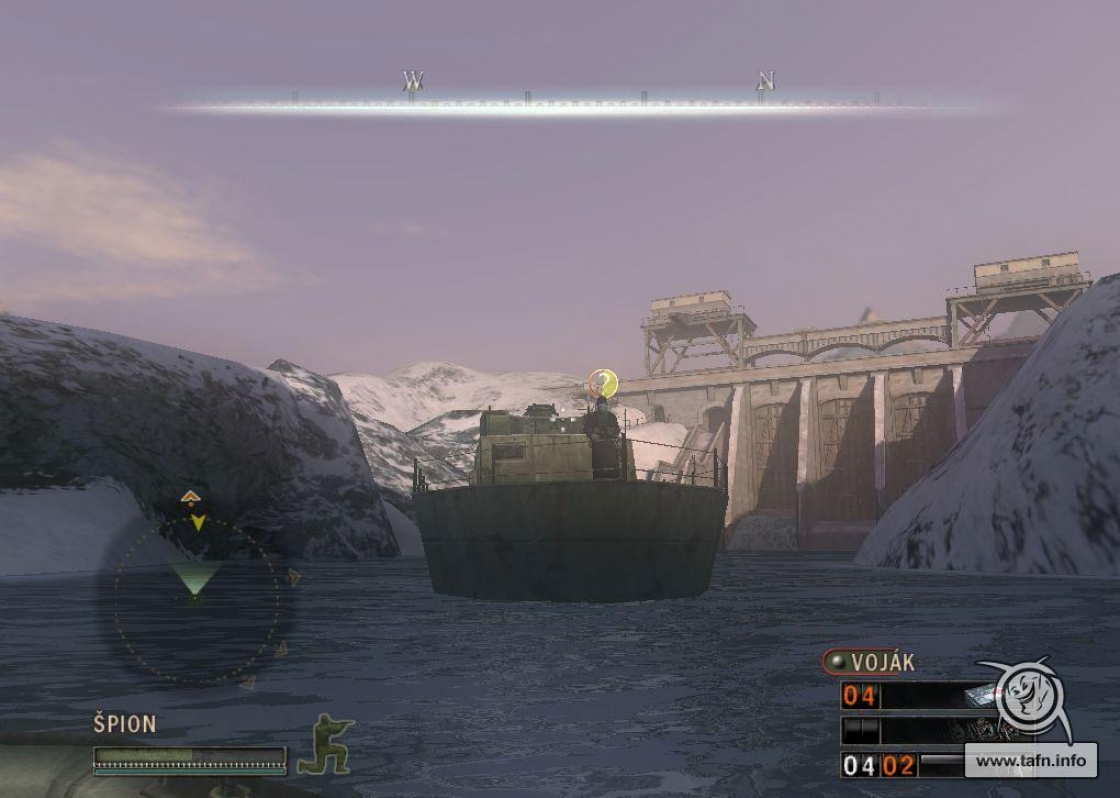Click the circular radar minimap
The image size is (1120, 798).
197,601
